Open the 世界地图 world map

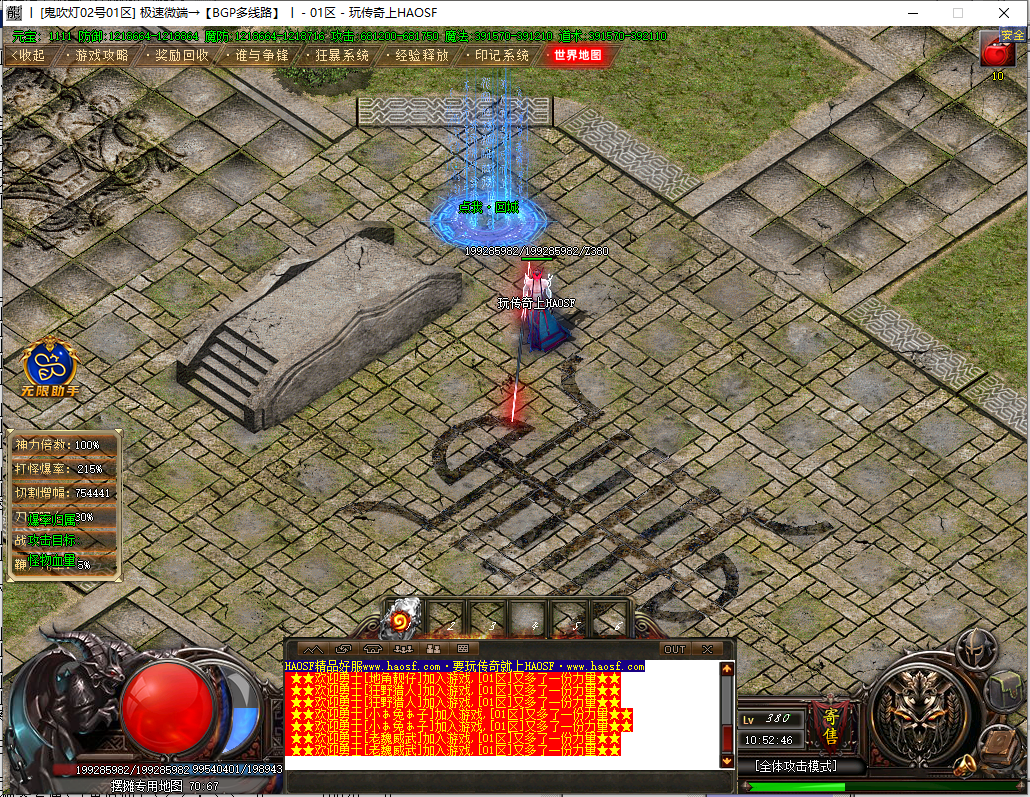click(578, 56)
